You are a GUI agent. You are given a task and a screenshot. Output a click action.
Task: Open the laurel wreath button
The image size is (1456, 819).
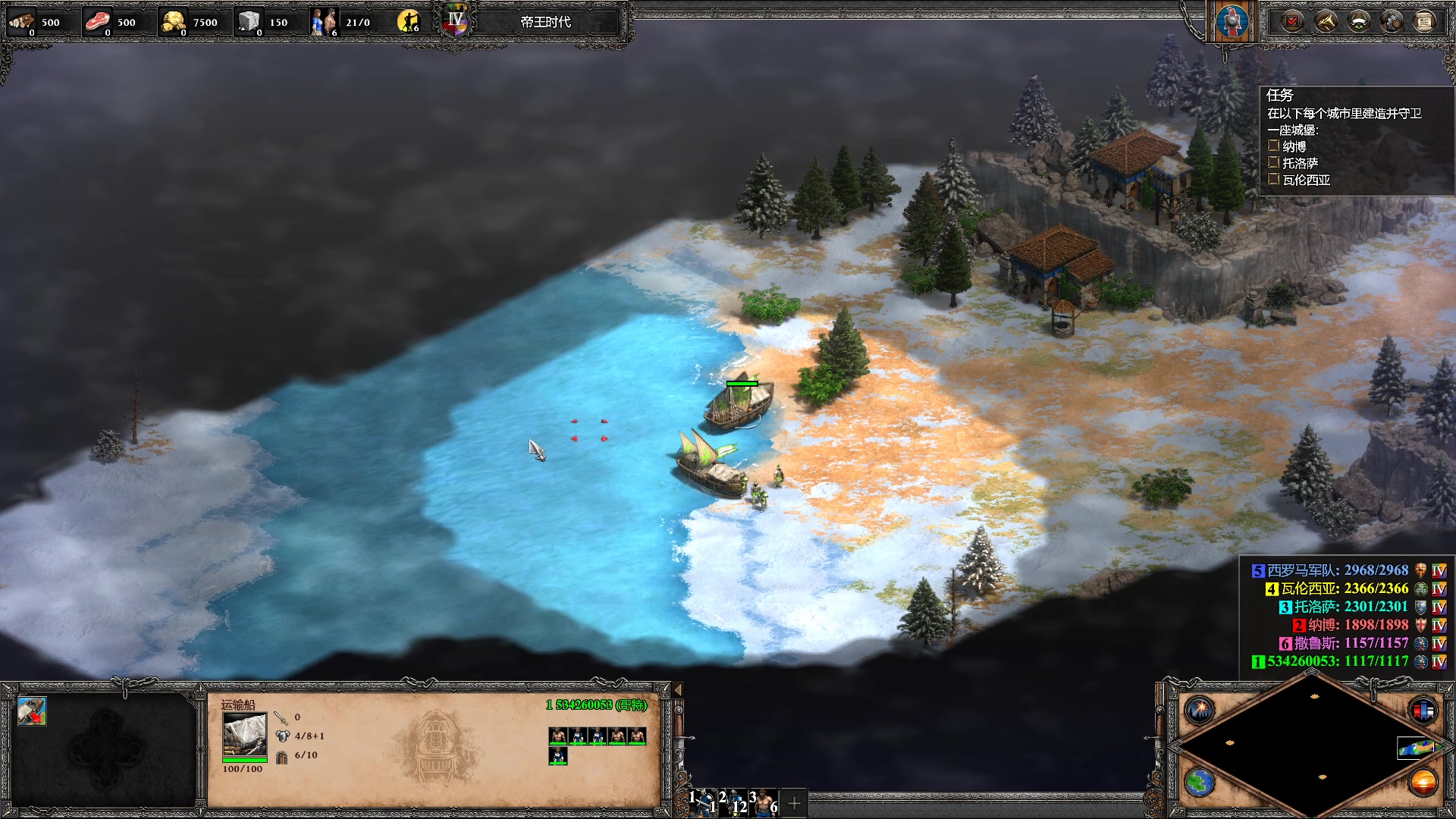1358,22
